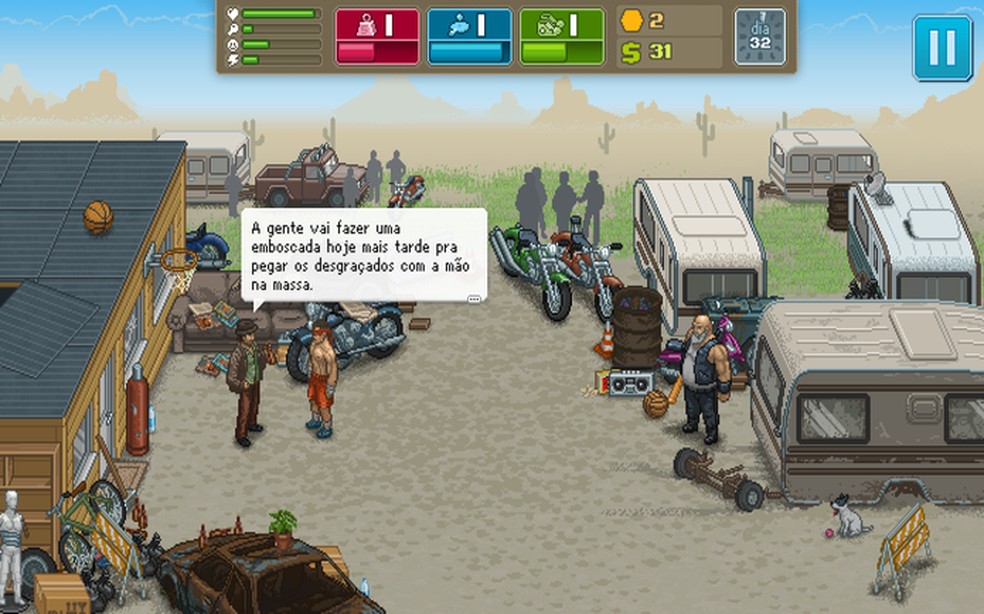Open the red strength stat panel
Image resolution: width=984 pixels, height=614 pixels.
[x=377, y=37]
